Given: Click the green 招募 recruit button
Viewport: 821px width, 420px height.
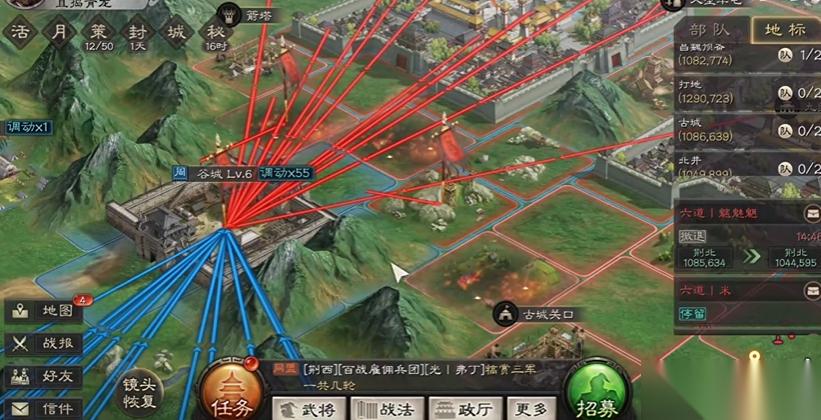Looking at the screenshot, I should [596, 394].
